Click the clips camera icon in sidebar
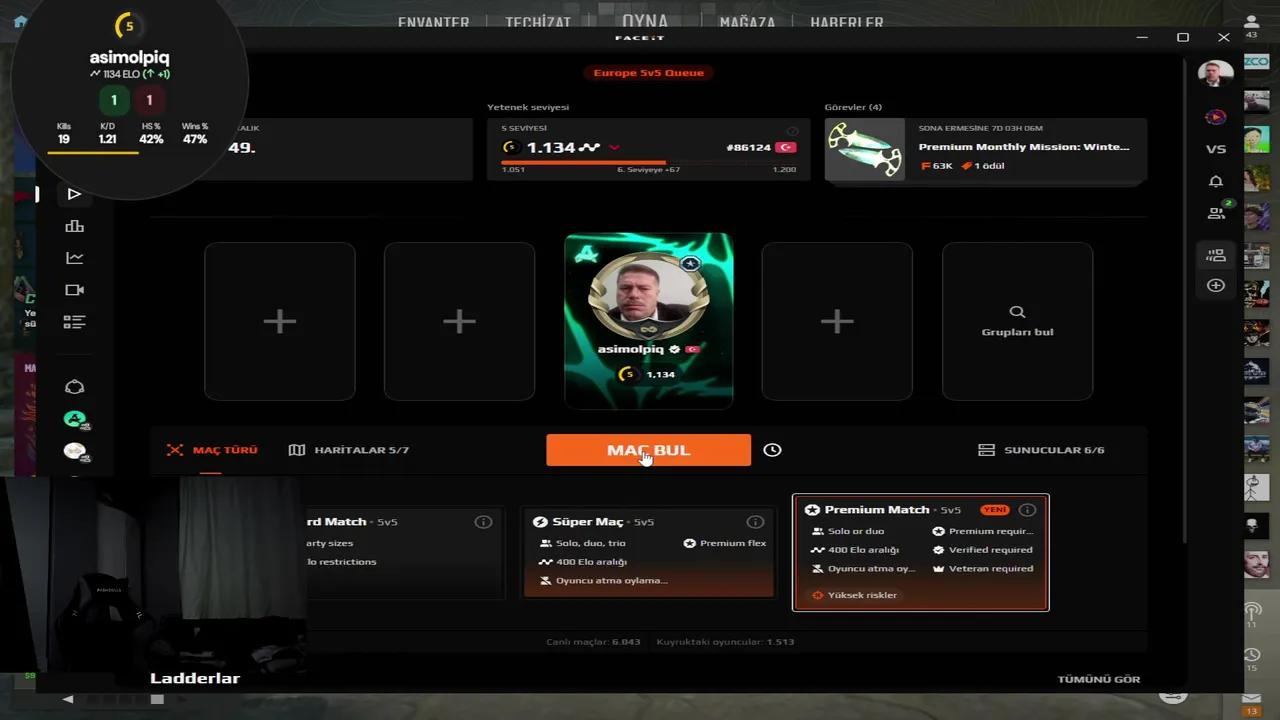 coord(74,289)
